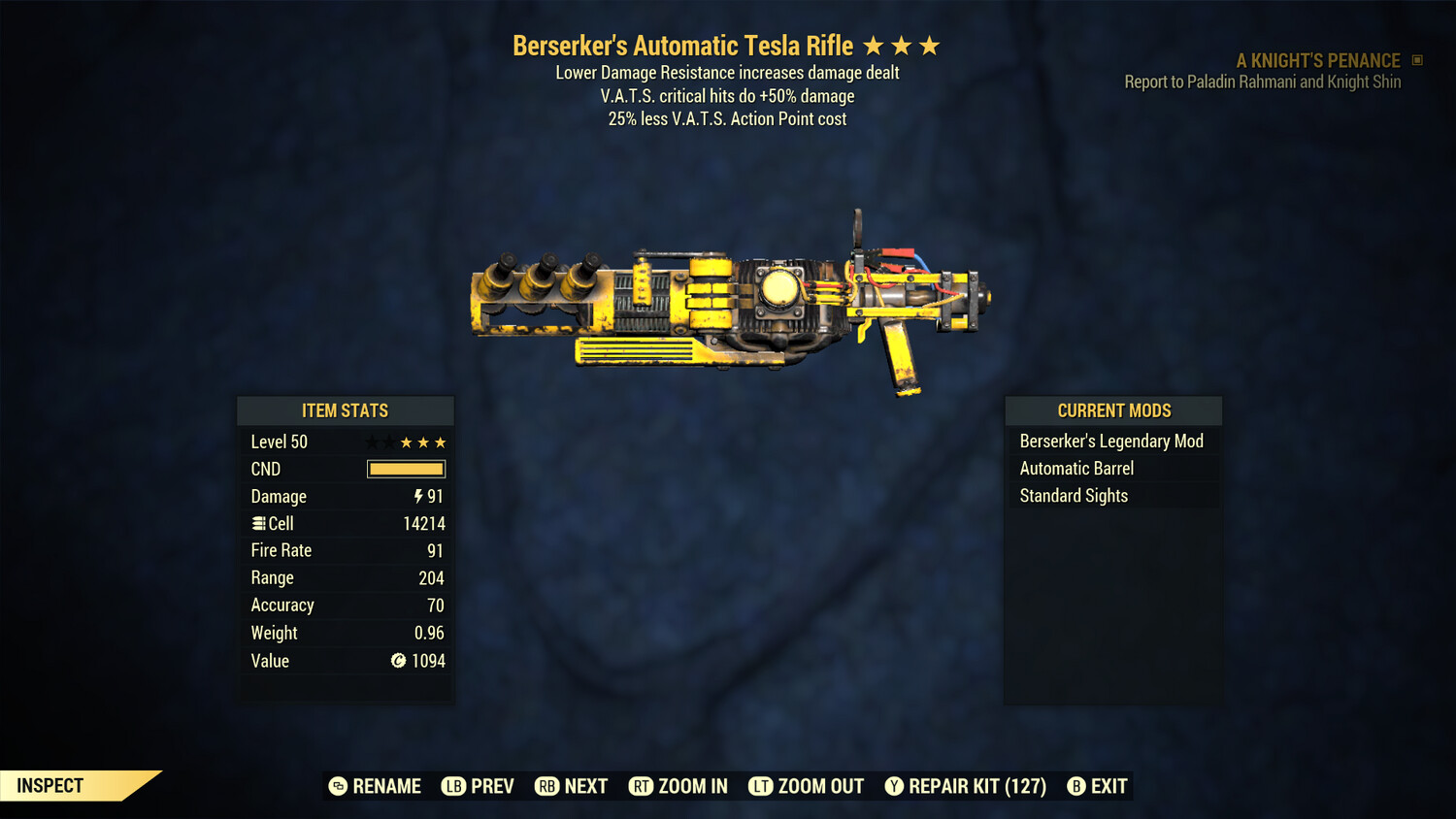Click the quest marker icon near A Knight's Penance
The width and height of the screenshot is (1456, 819).
click(1415, 60)
